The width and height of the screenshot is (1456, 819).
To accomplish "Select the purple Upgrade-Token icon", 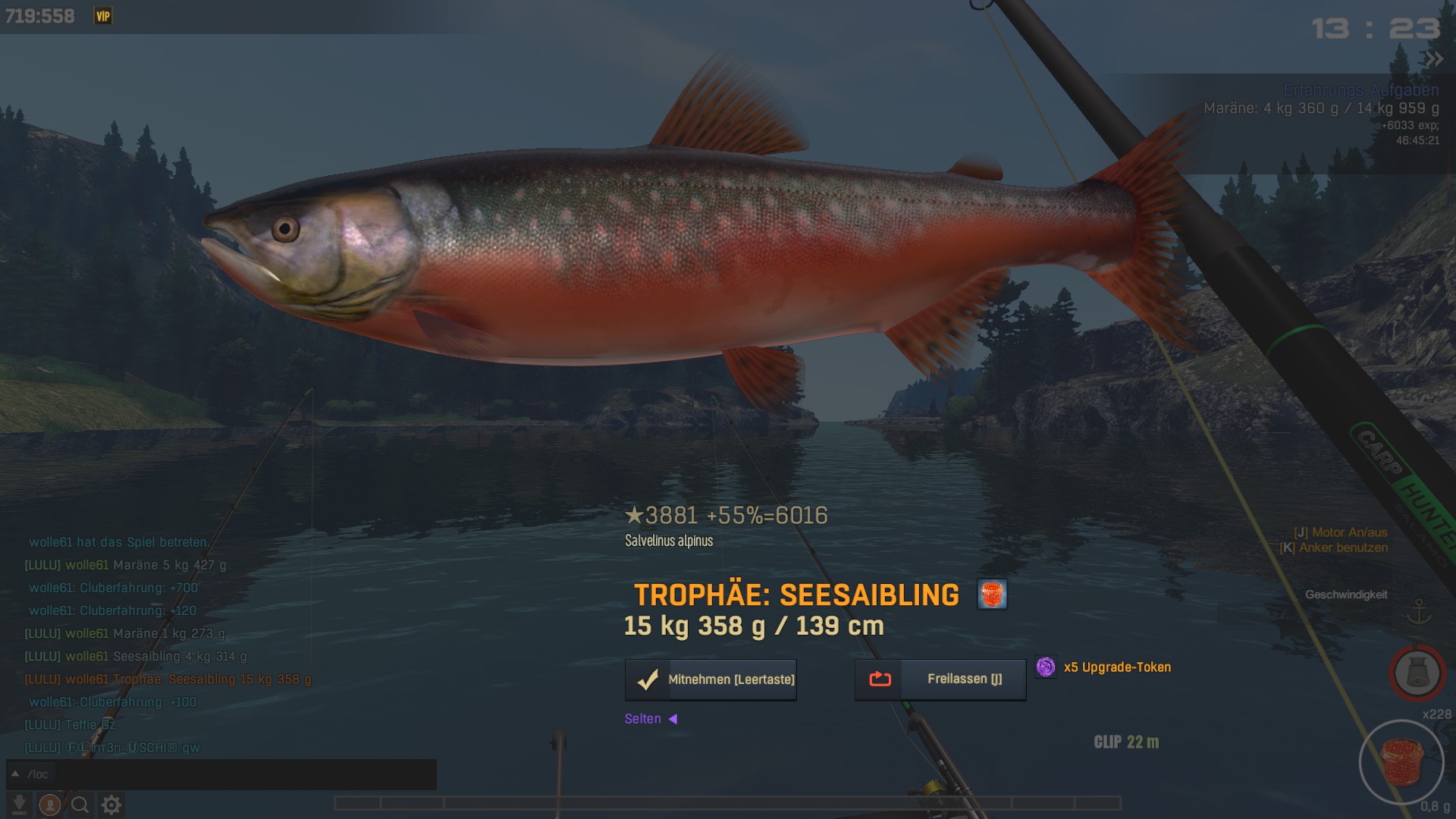I will (1046, 667).
